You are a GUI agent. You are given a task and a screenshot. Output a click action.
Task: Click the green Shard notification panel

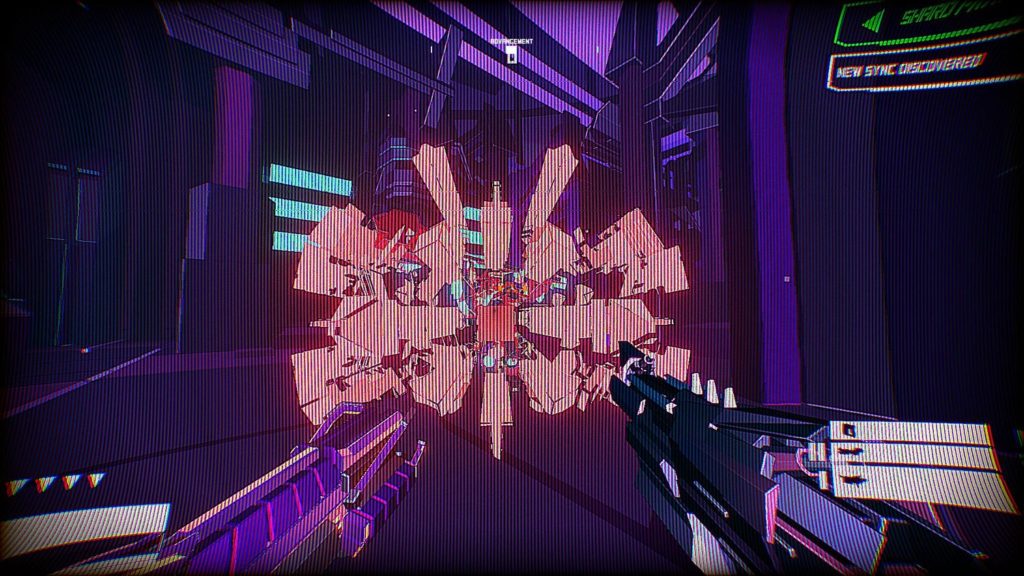[x=930, y=20]
